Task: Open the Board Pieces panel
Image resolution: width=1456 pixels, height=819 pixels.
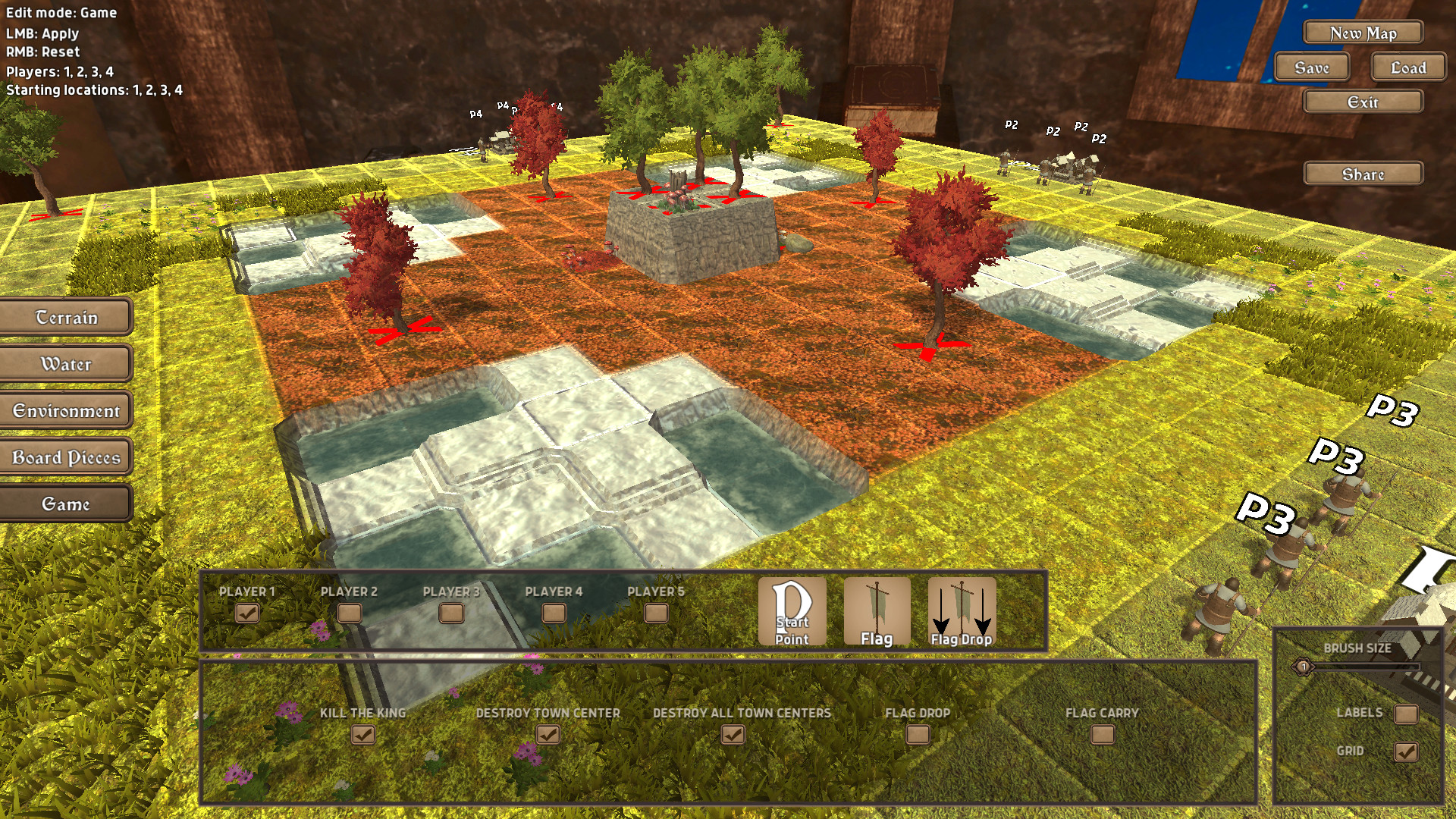Action: 67,457
